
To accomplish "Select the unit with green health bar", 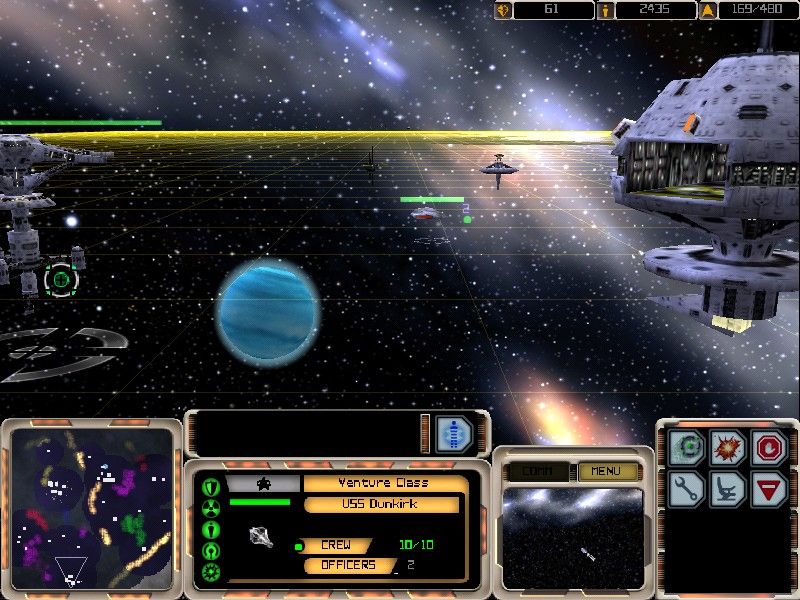I will pyautogui.click(x=430, y=212).
